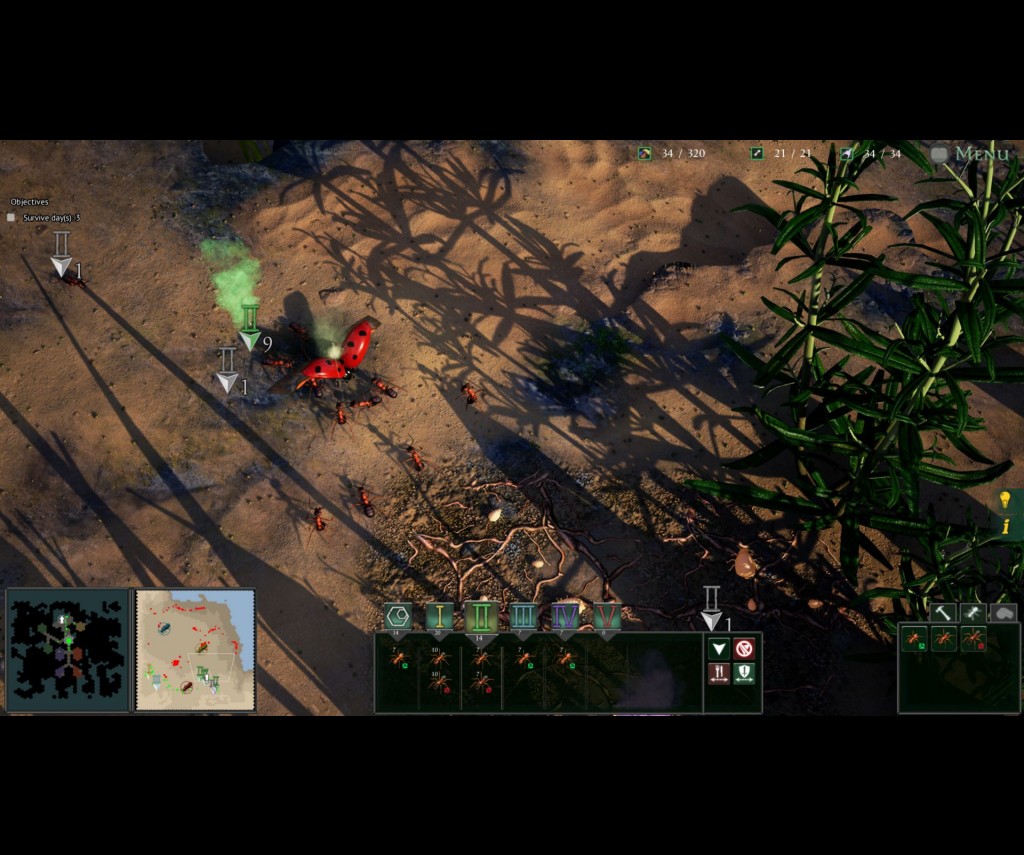Open the yellow info icon

(1005, 526)
